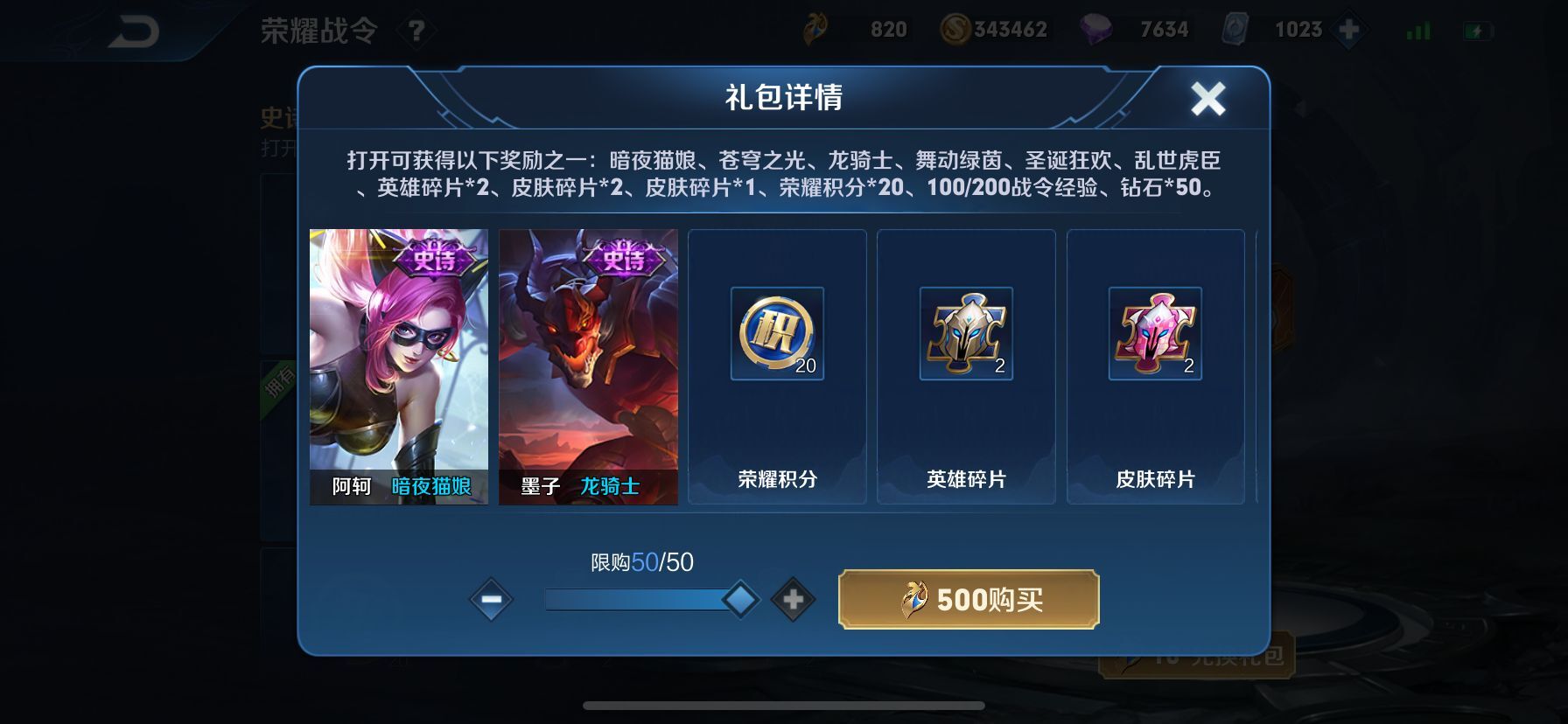Click the card currency icon showing 1023
Image resolution: width=1568 pixels, height=724 pixels.
tap(1235, 29)
